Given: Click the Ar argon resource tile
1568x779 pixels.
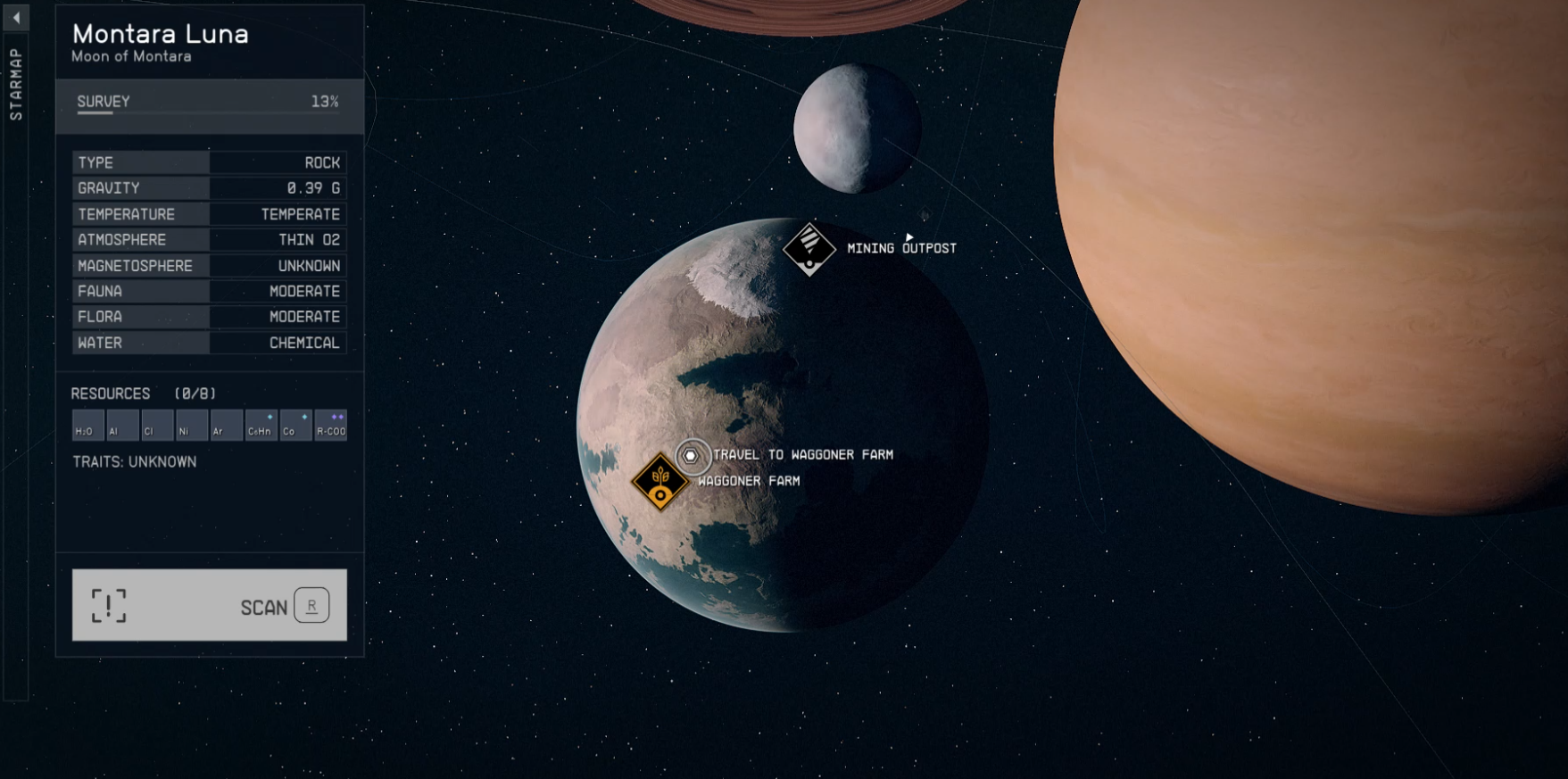Looking at the screenshot, I should click(x=226, y=425).
